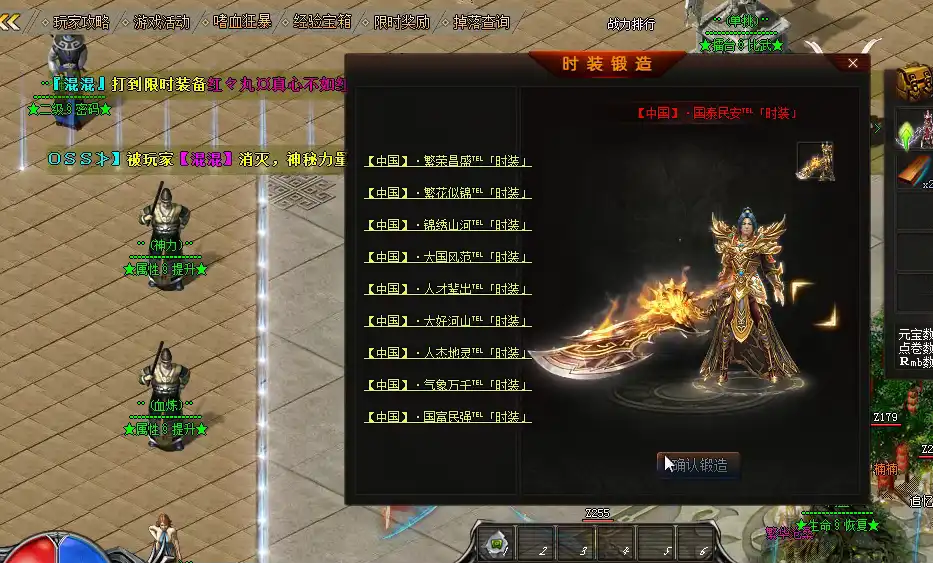Pick the 气象万千 costume entry
The height and width of the screenshot is (563, 933).
coord(448,385)
